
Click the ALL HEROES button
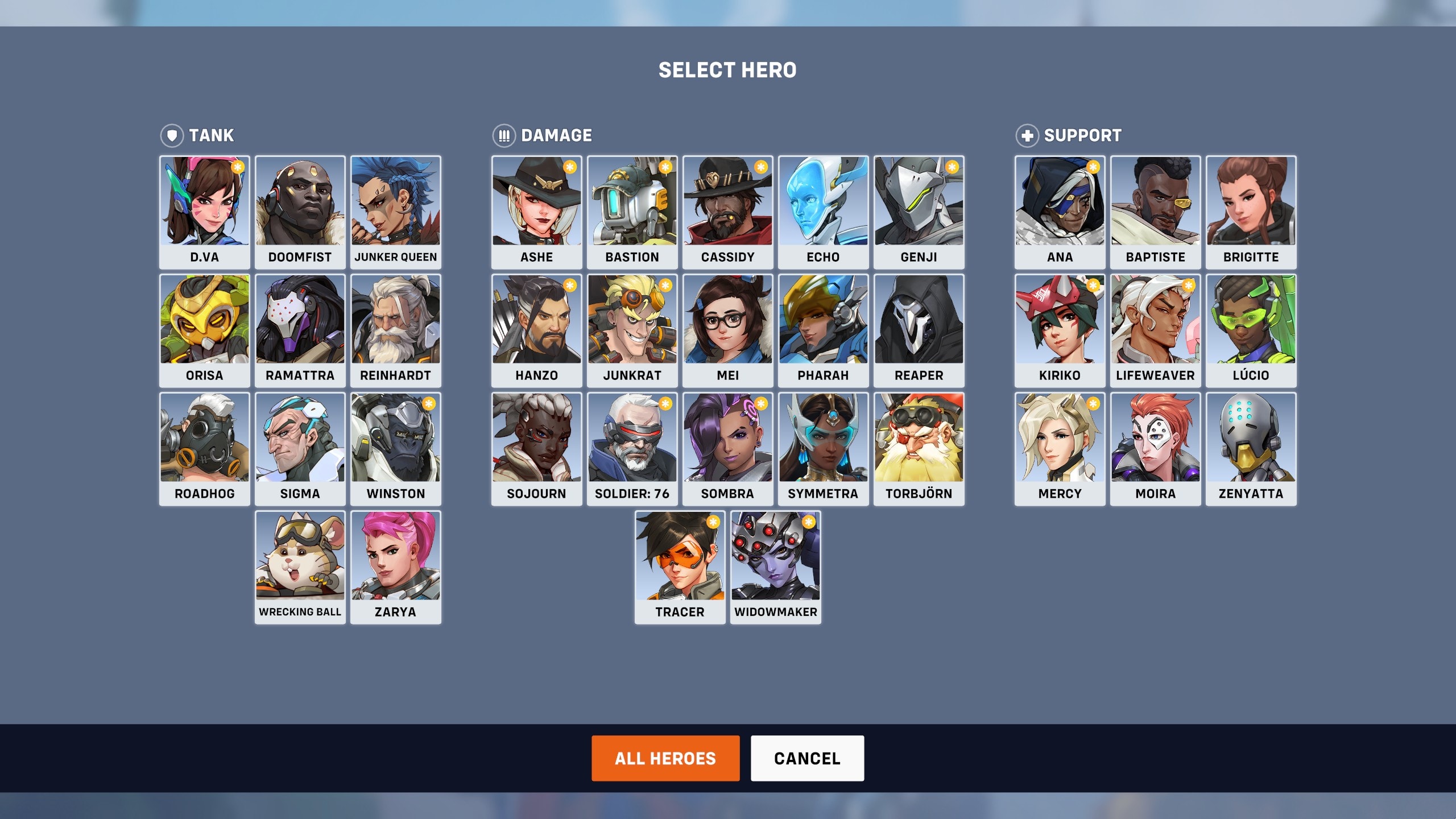click(665, 758)
